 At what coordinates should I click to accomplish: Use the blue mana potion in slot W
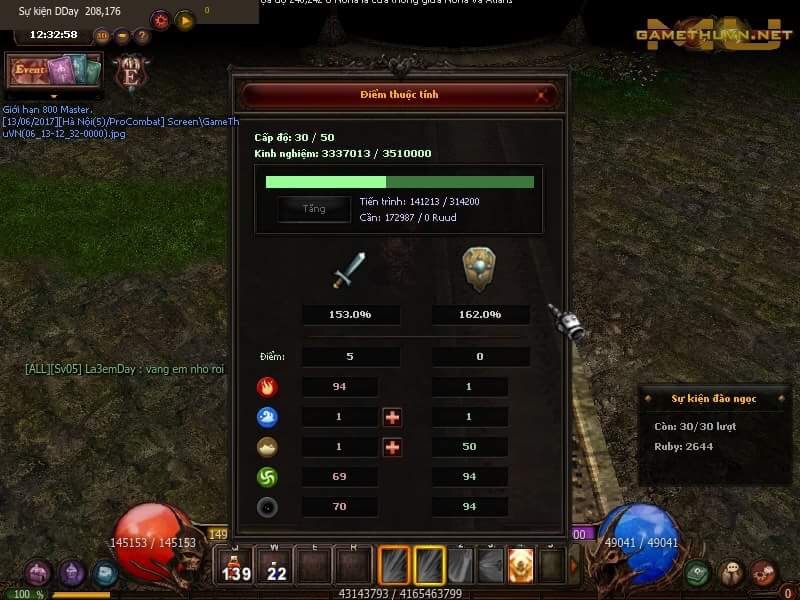(275, 566)
